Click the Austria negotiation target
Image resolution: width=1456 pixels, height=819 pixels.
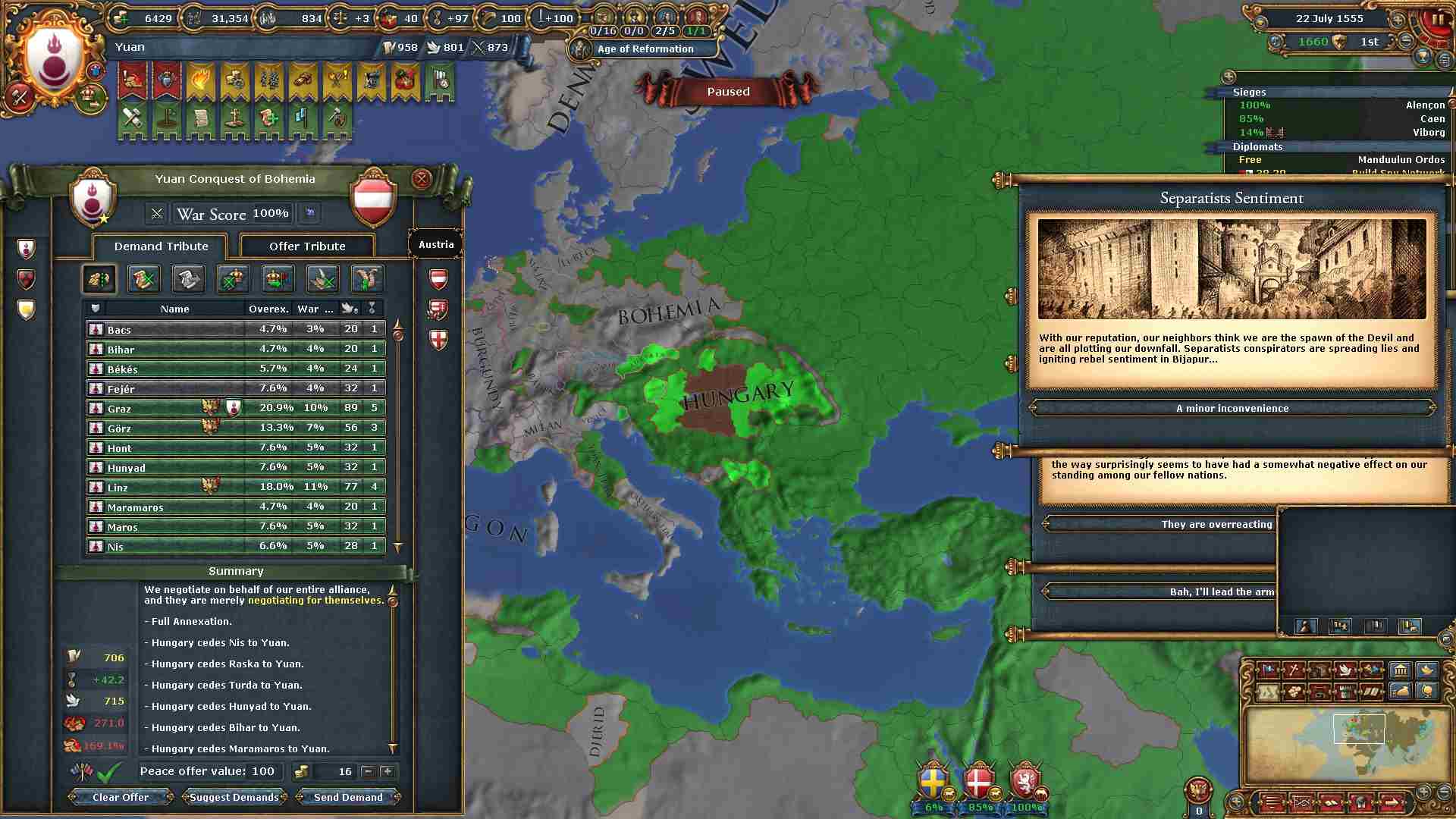pyautogui.click(x=436, y=244)
